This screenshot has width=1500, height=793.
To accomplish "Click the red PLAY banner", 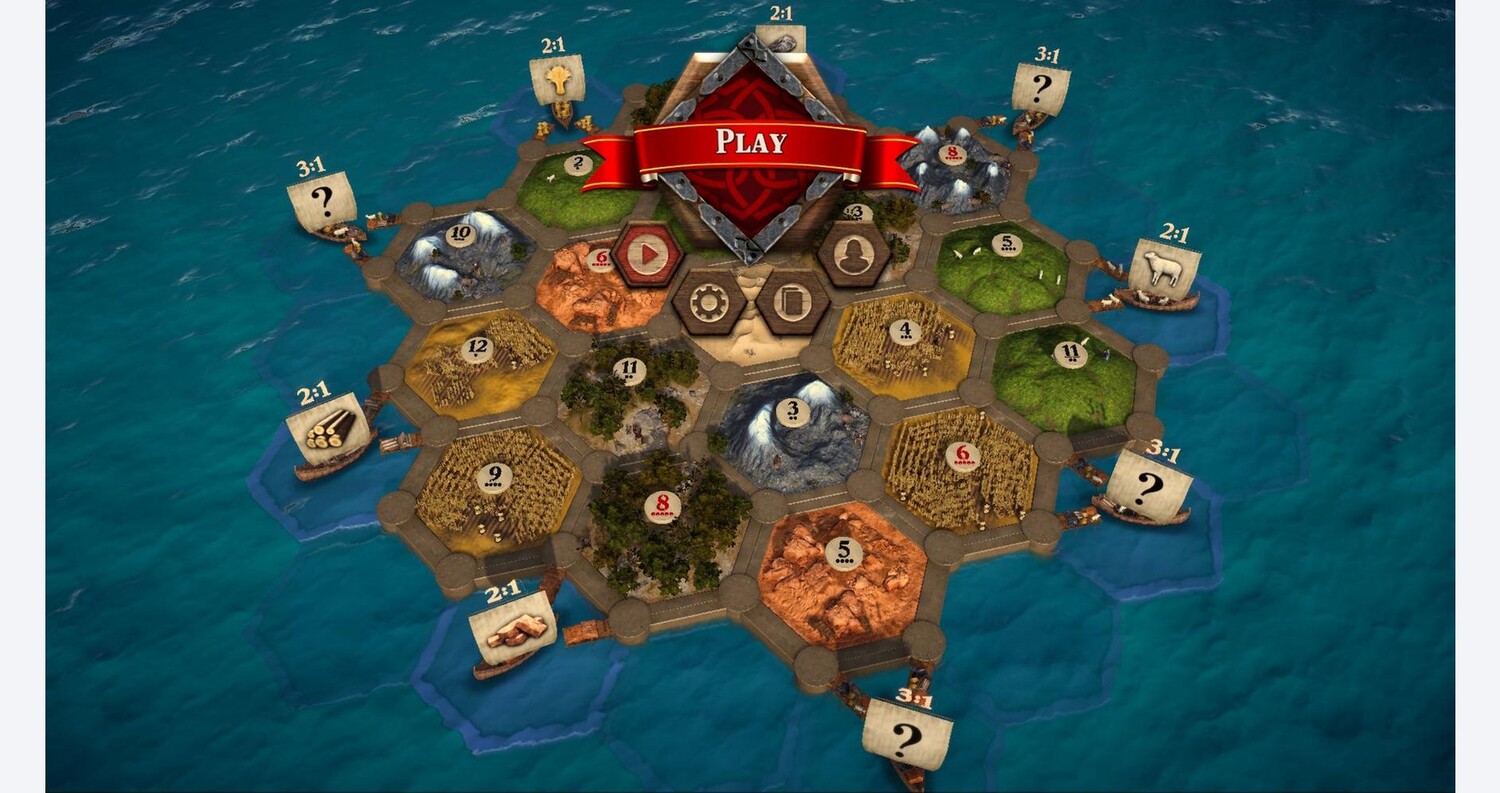I will pyautogui.click(x=750, y=143).
